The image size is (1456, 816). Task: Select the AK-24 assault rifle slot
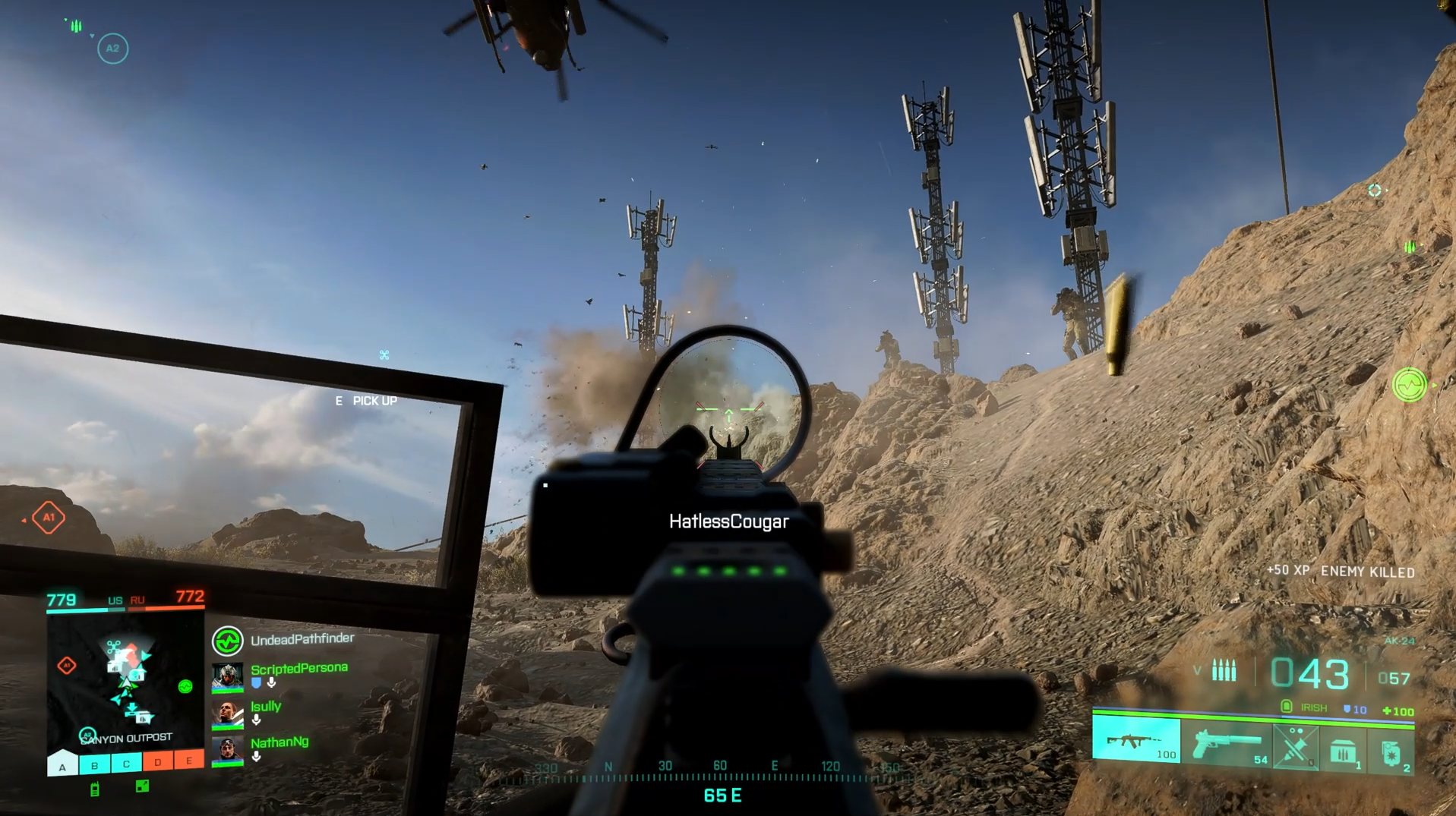(x=1135, y=739)
